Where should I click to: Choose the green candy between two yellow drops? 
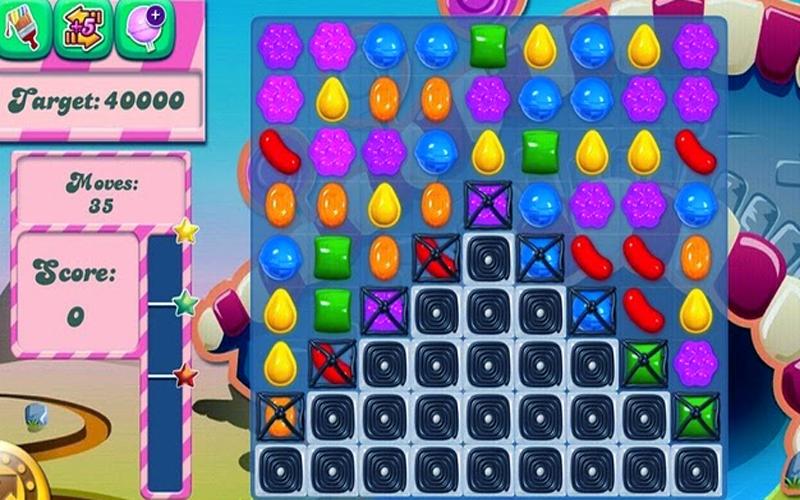point(540,150)
